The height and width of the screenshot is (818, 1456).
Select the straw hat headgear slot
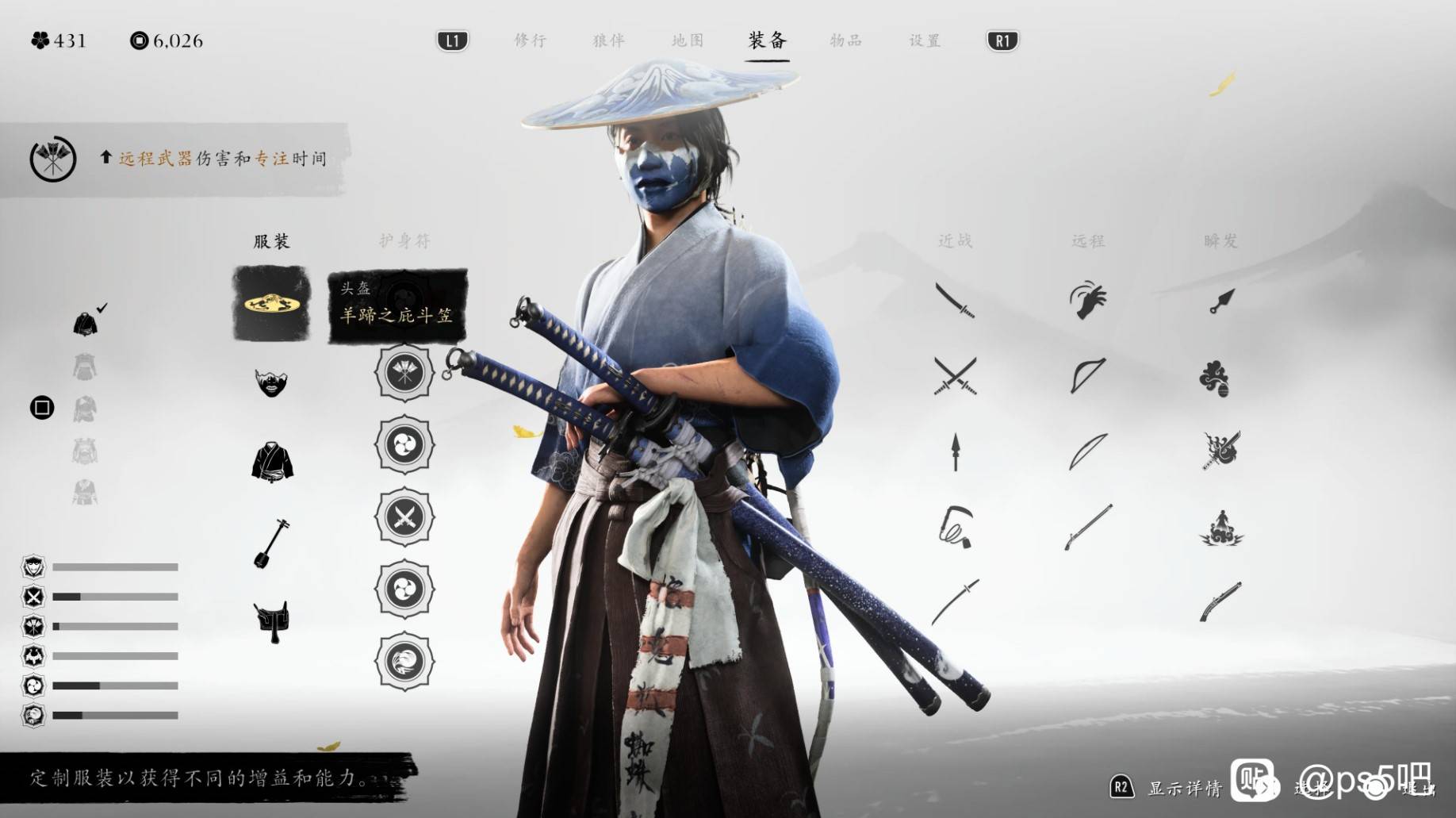point(271,304)
